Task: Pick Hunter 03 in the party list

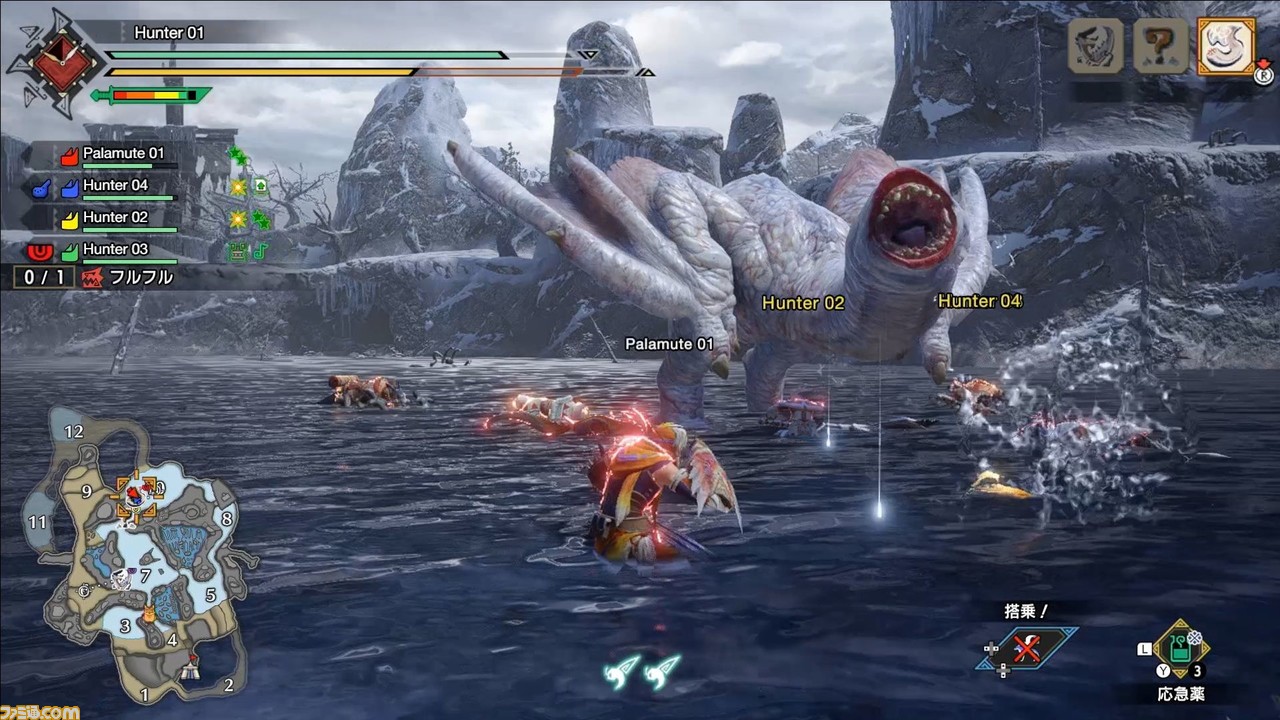Action: (115, 250)
